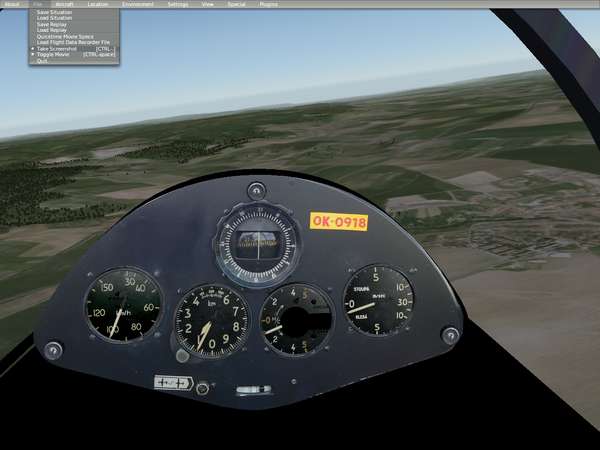Choose Load Situation from File menu

tap(54, 19)
